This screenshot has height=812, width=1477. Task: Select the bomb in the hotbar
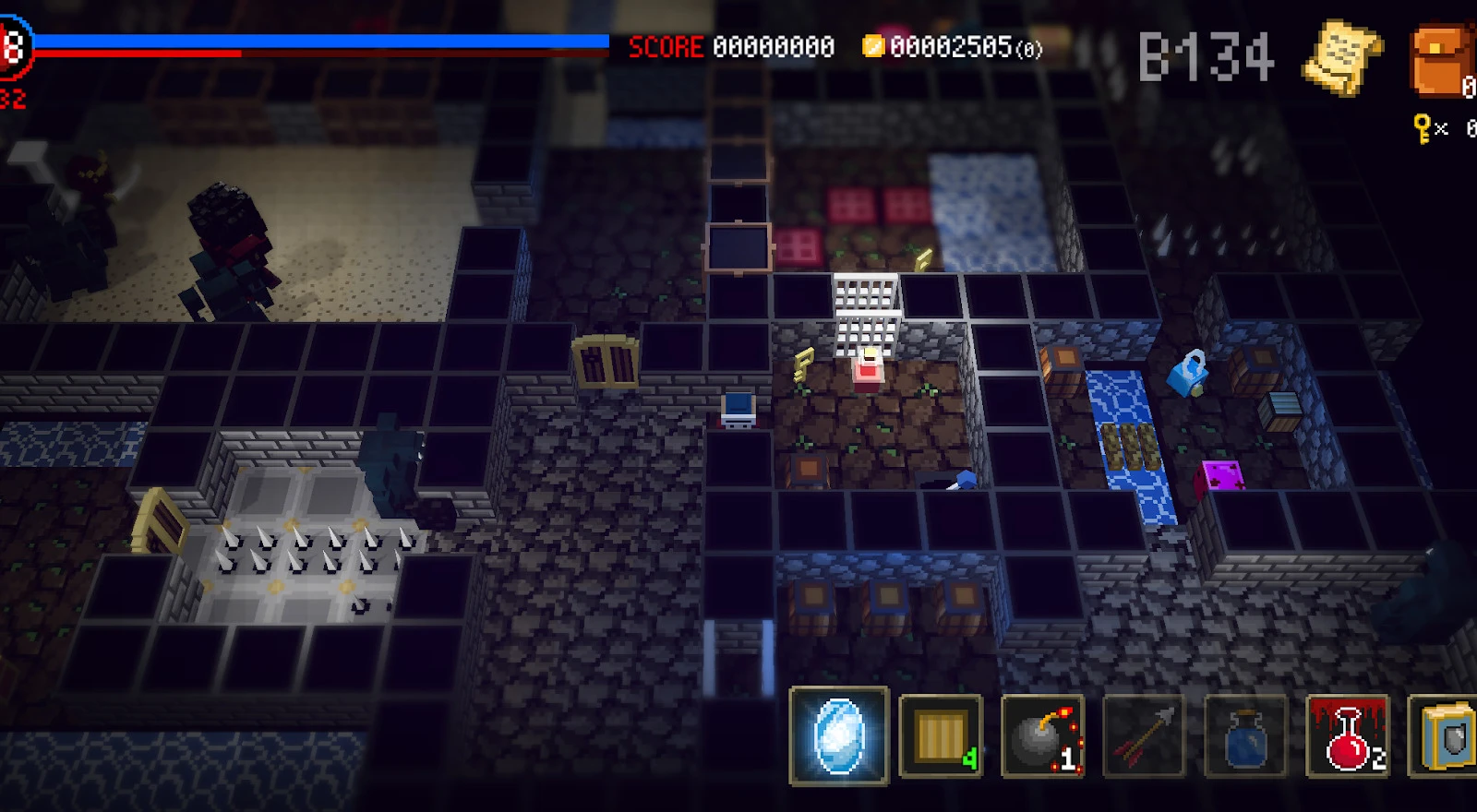(x=1042, y=736)
